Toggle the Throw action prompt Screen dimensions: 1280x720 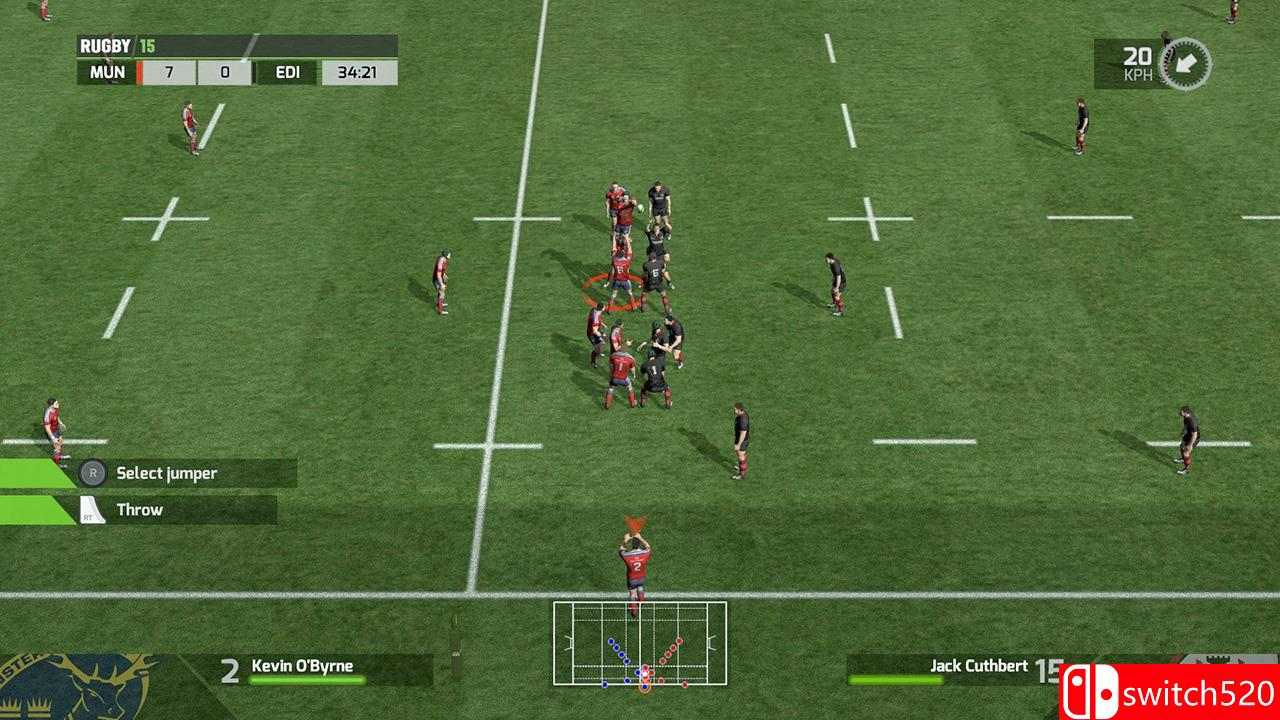[140, 508]
